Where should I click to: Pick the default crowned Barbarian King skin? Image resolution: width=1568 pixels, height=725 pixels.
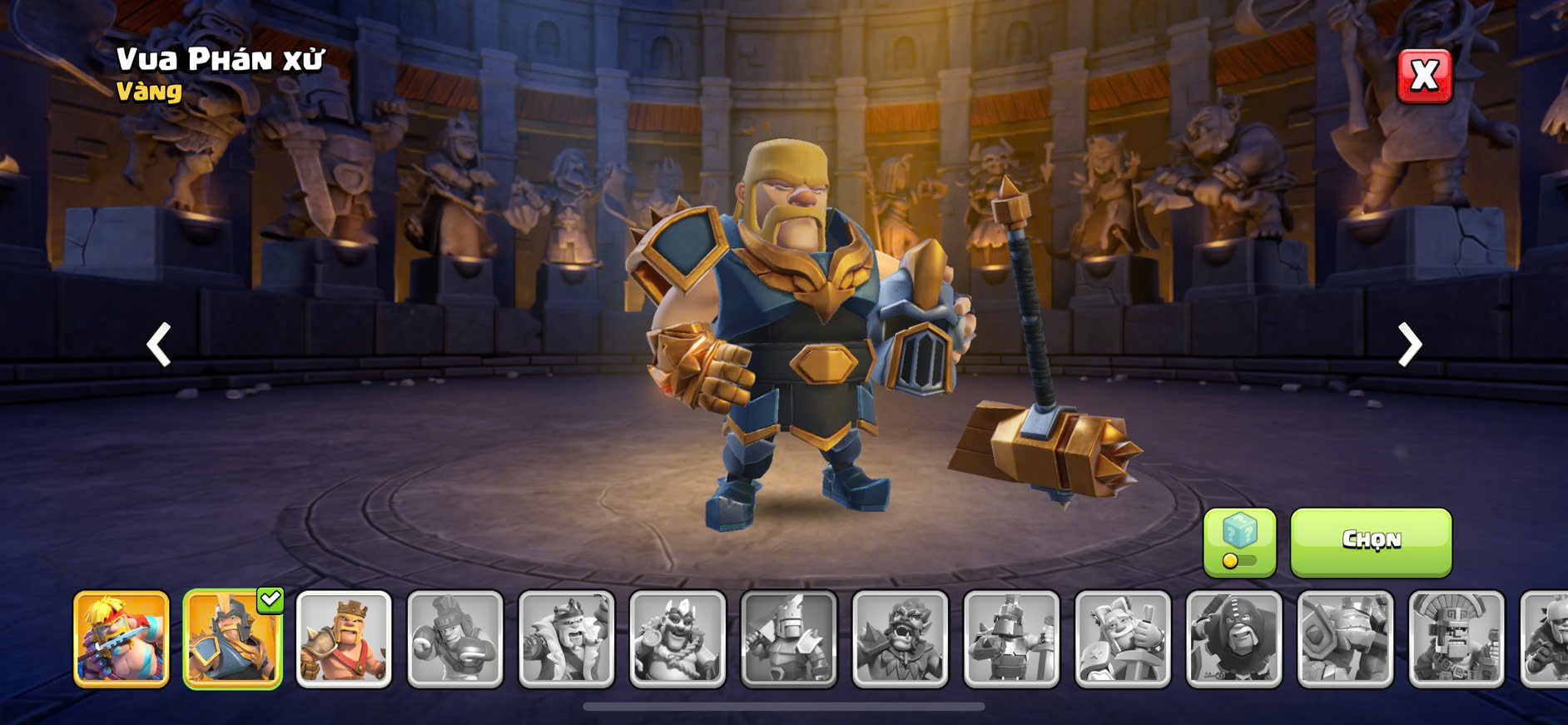pos(344,639)
